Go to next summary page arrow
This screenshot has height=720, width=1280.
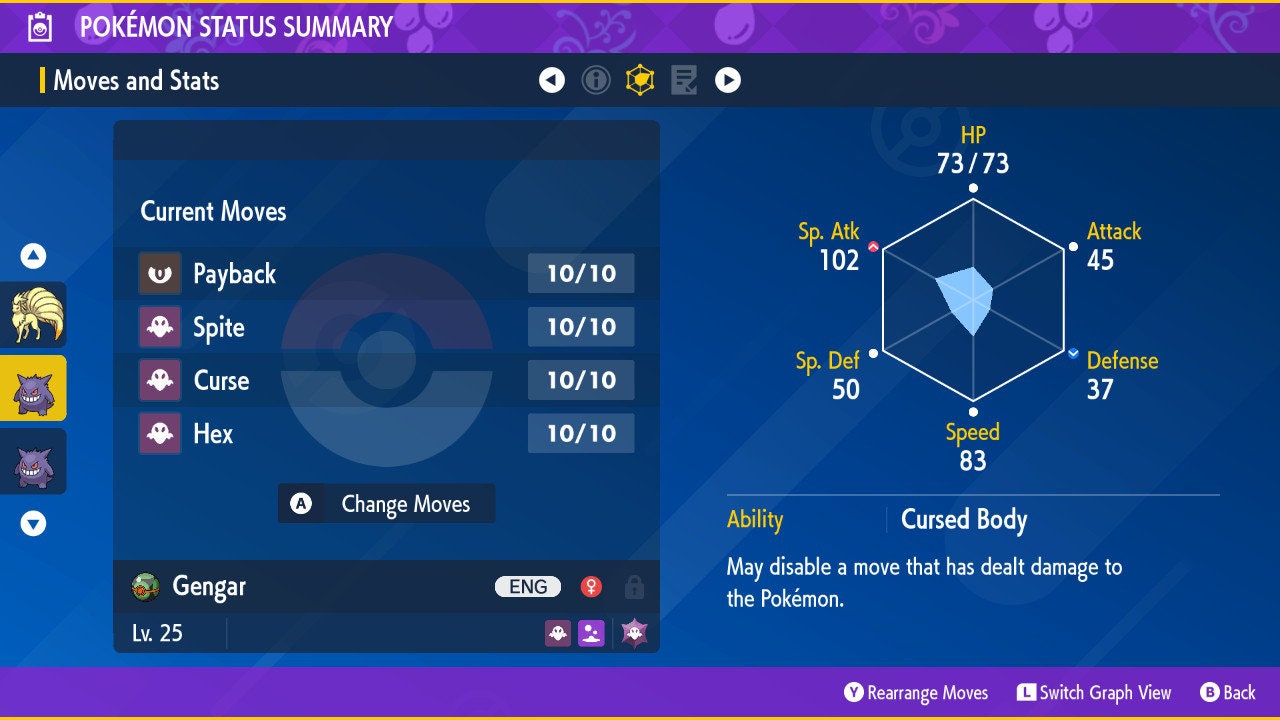(x=728, y=80)
